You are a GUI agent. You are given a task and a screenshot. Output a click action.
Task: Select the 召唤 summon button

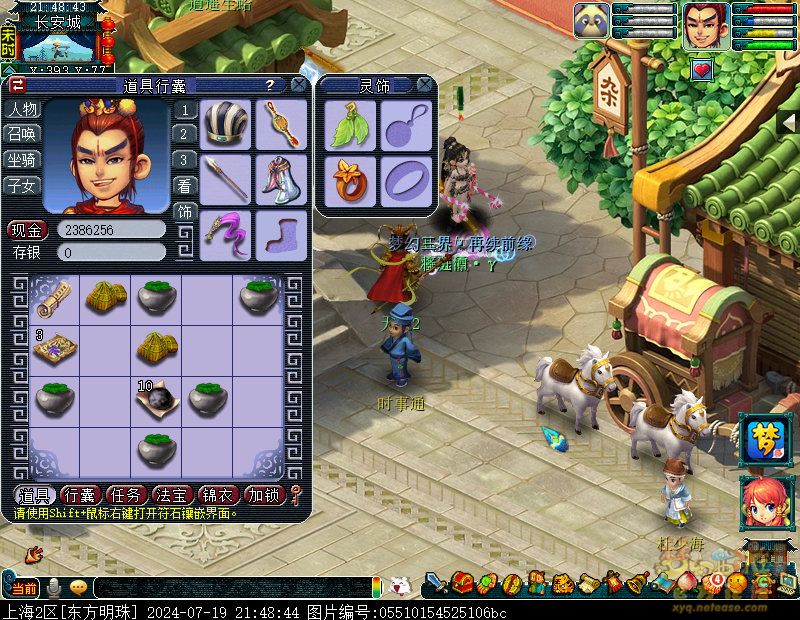point(22,134)
